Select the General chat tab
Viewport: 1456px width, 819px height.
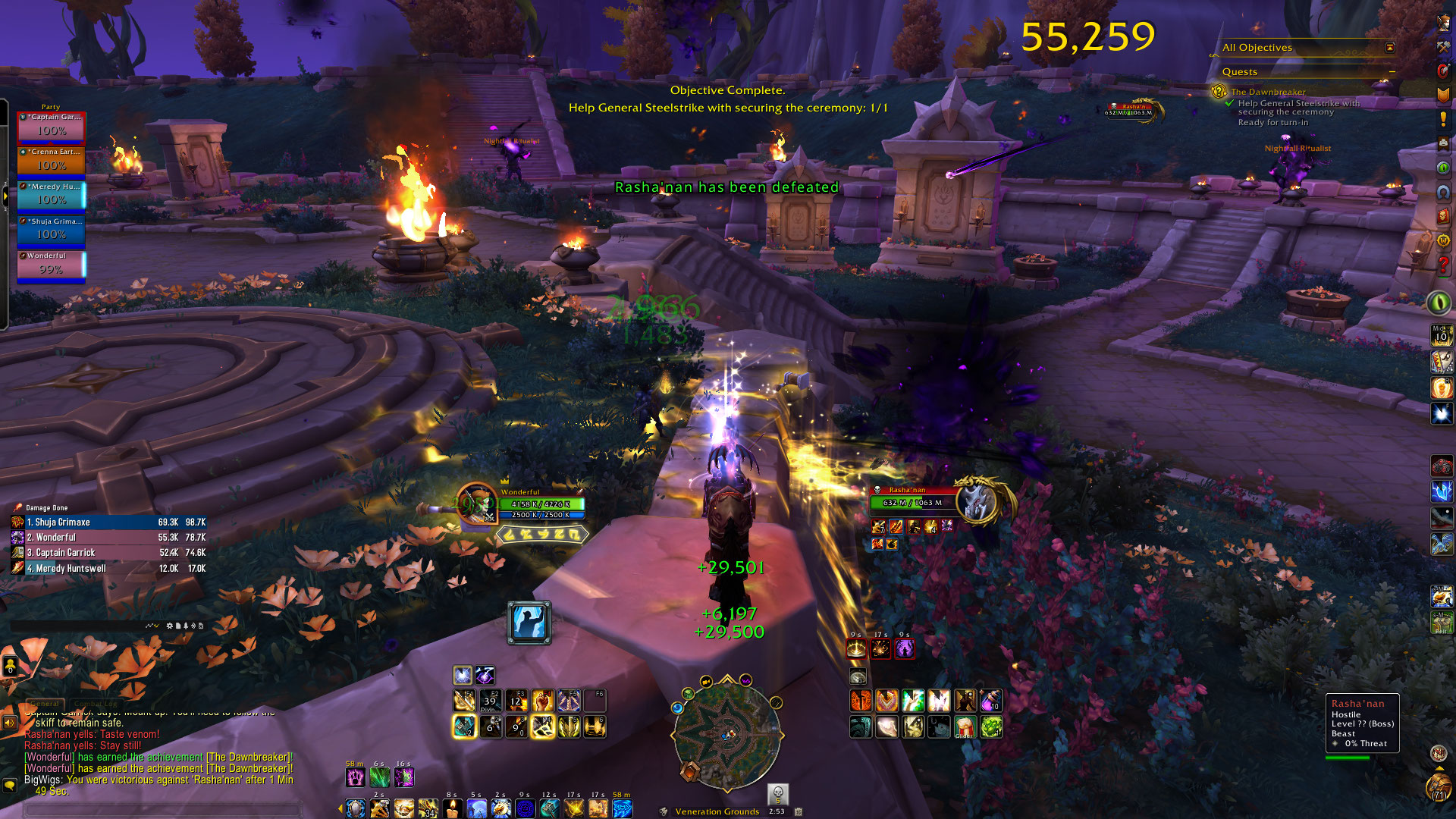(x=45, y=704)
